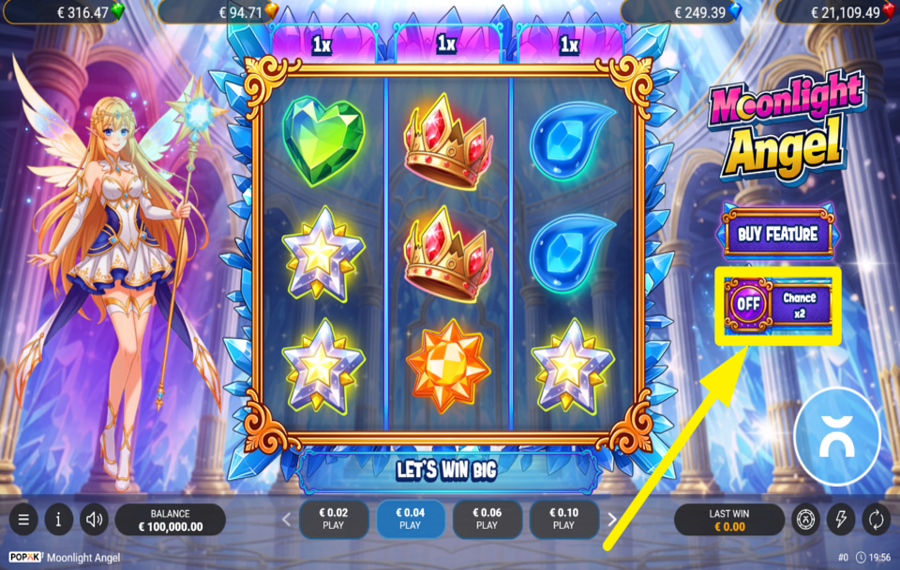Toggle the sound speaker icon
Image resolution: width=900 pixels, height=570 pixels.
(95, 520)
